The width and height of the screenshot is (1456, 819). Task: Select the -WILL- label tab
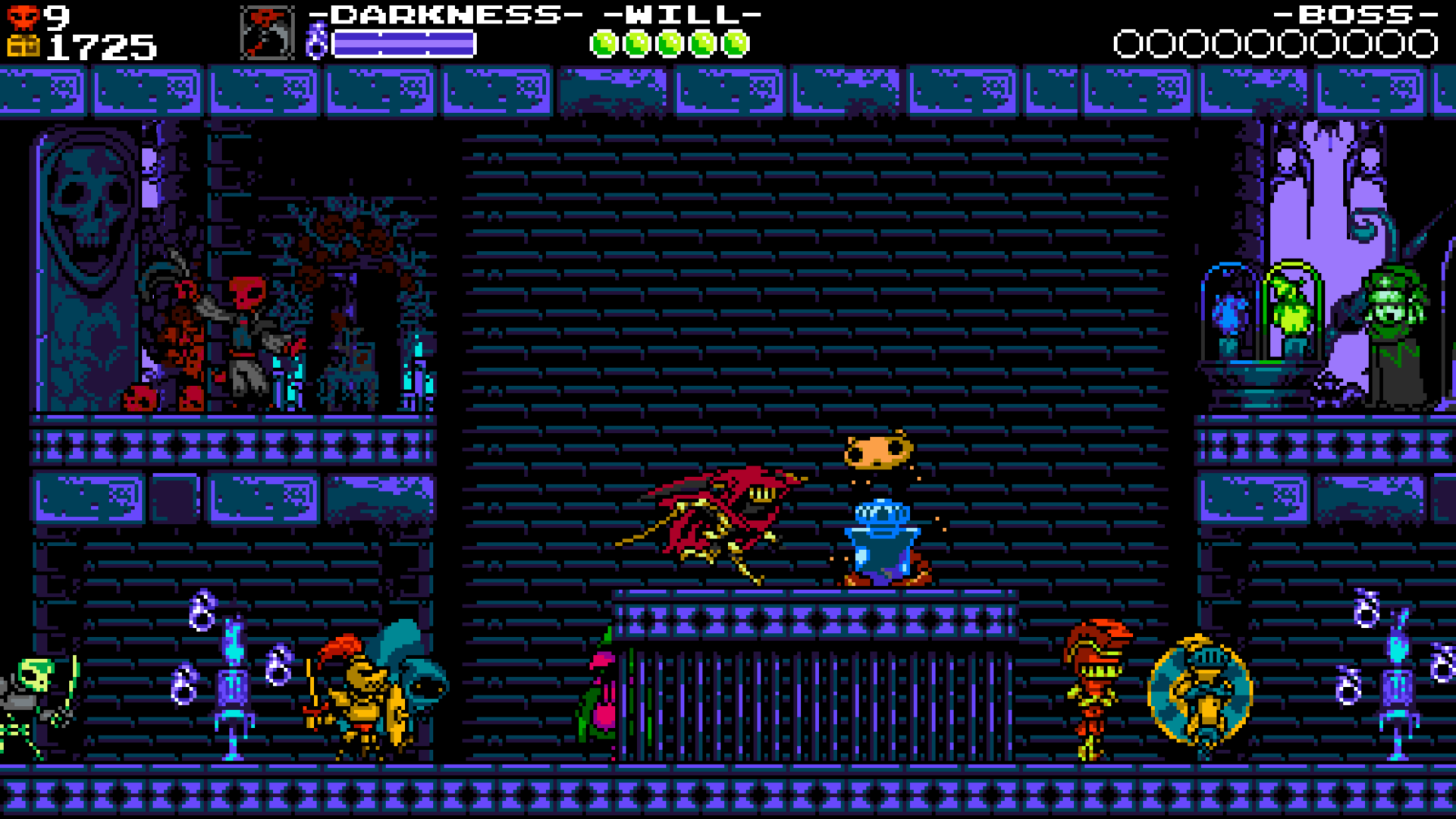pyautogui.click(x=681, y=14)
